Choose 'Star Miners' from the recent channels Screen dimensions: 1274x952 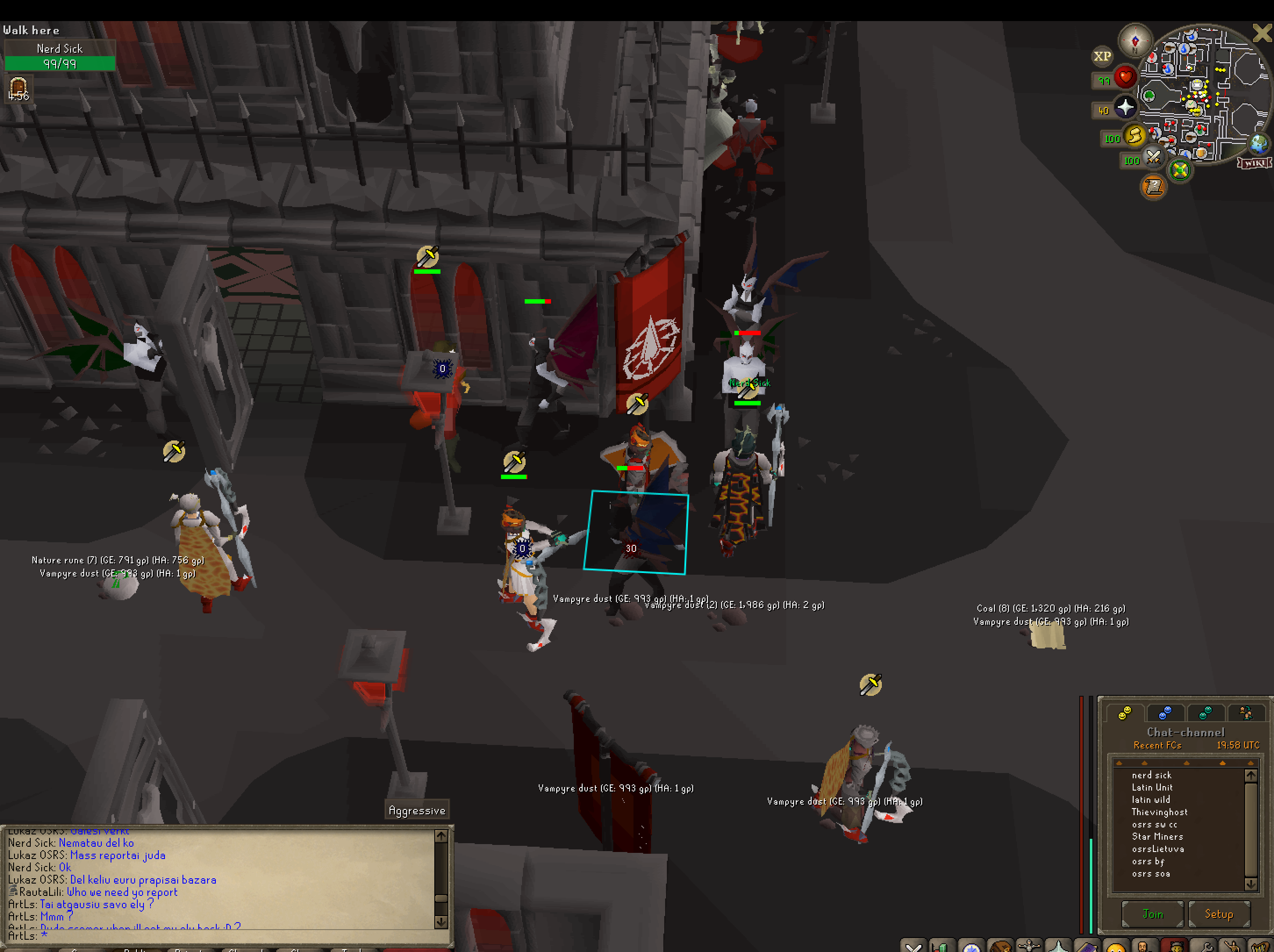point(1157,836)
